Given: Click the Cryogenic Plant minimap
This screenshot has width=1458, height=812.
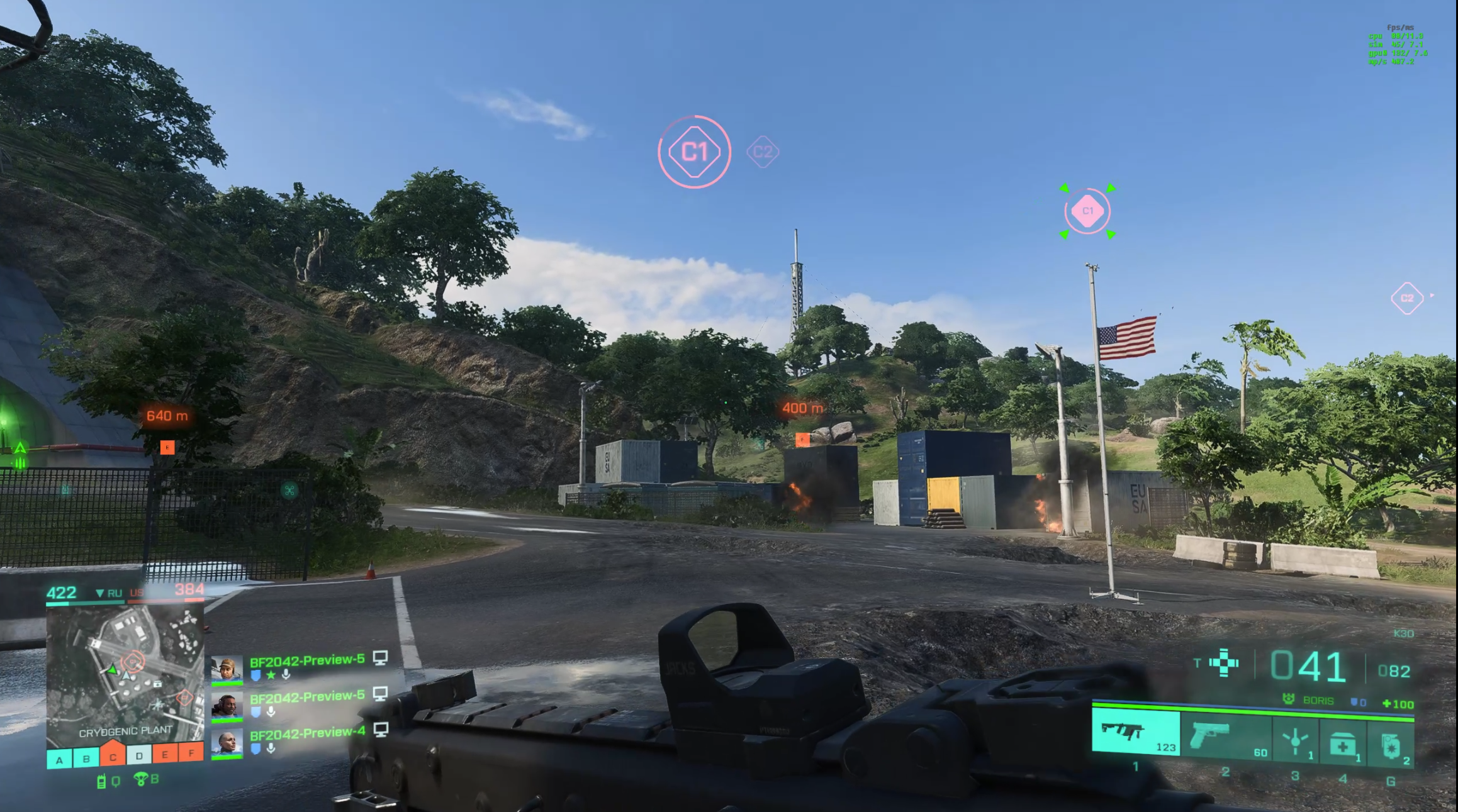Looking at the screenshot, I should tap(125, 675).
